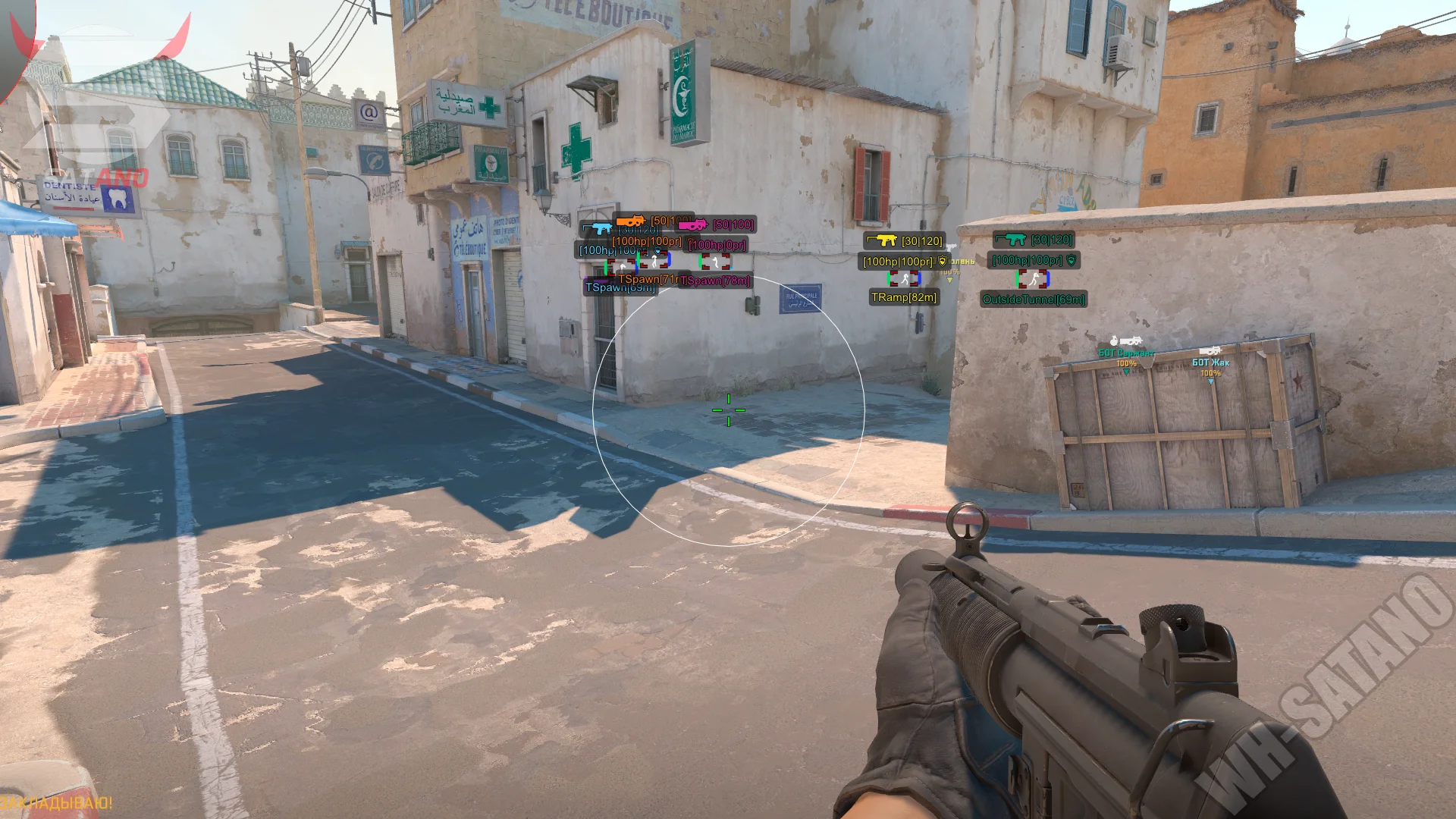
Task: Click the yellow shield armor icon near TRamp
Action: coord(942,261)
